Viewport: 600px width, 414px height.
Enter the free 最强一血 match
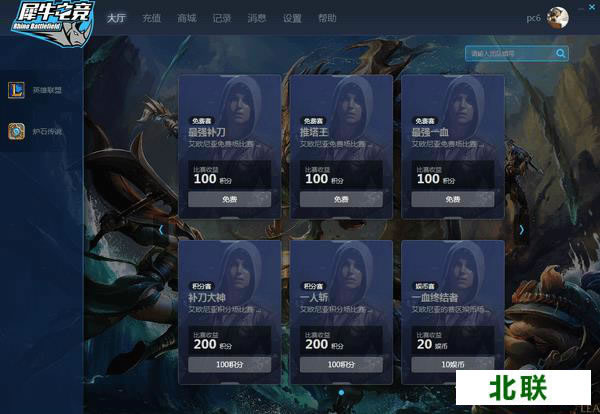click(452, 199)
